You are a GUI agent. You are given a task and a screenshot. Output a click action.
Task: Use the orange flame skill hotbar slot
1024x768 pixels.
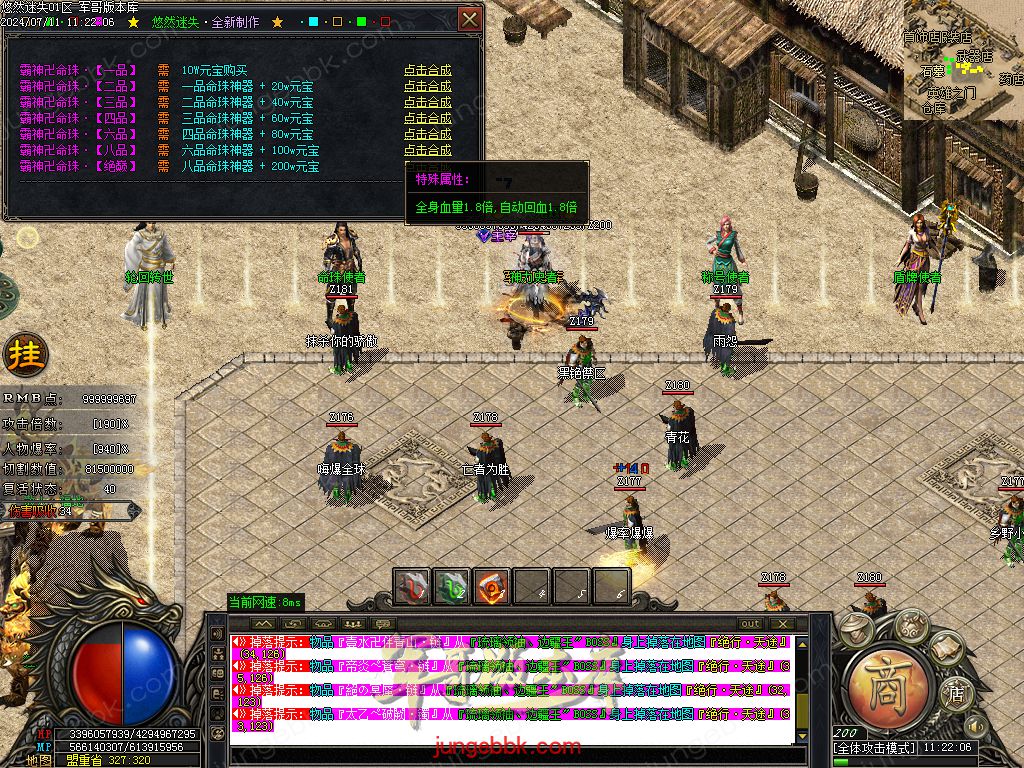click(x=492, y=587)
